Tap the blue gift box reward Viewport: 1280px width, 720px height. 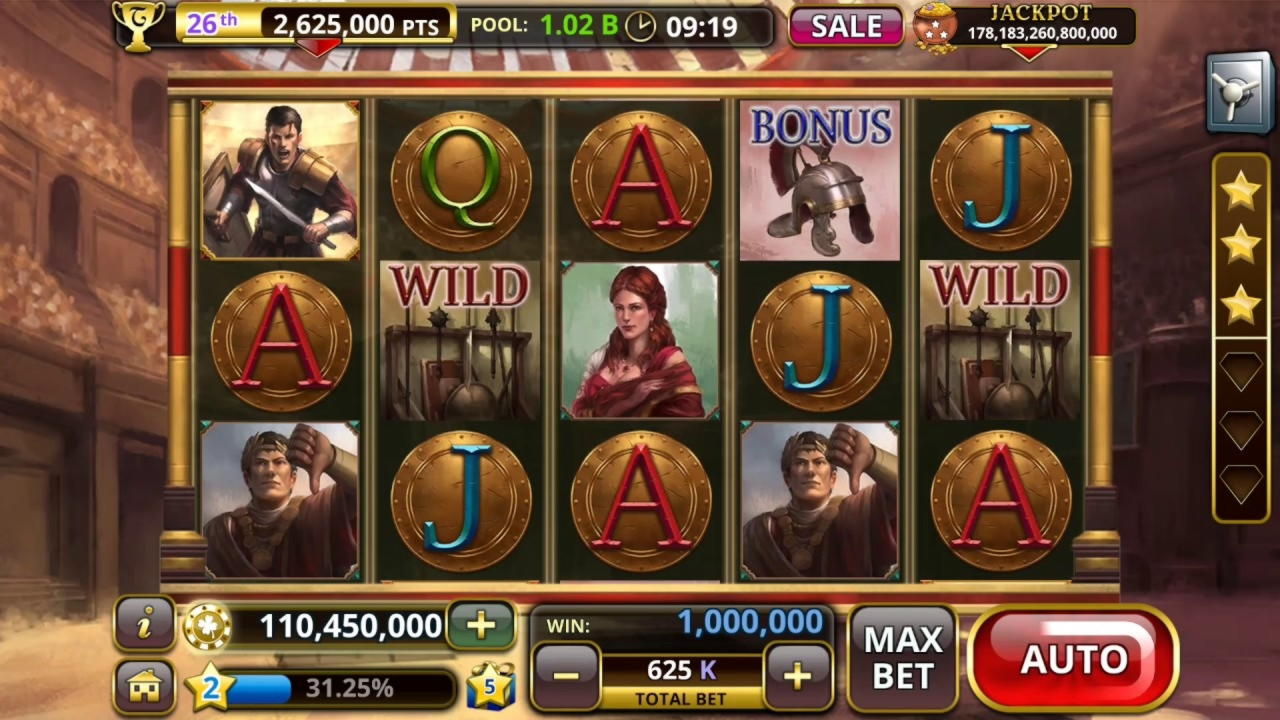(x=490, y=686)
